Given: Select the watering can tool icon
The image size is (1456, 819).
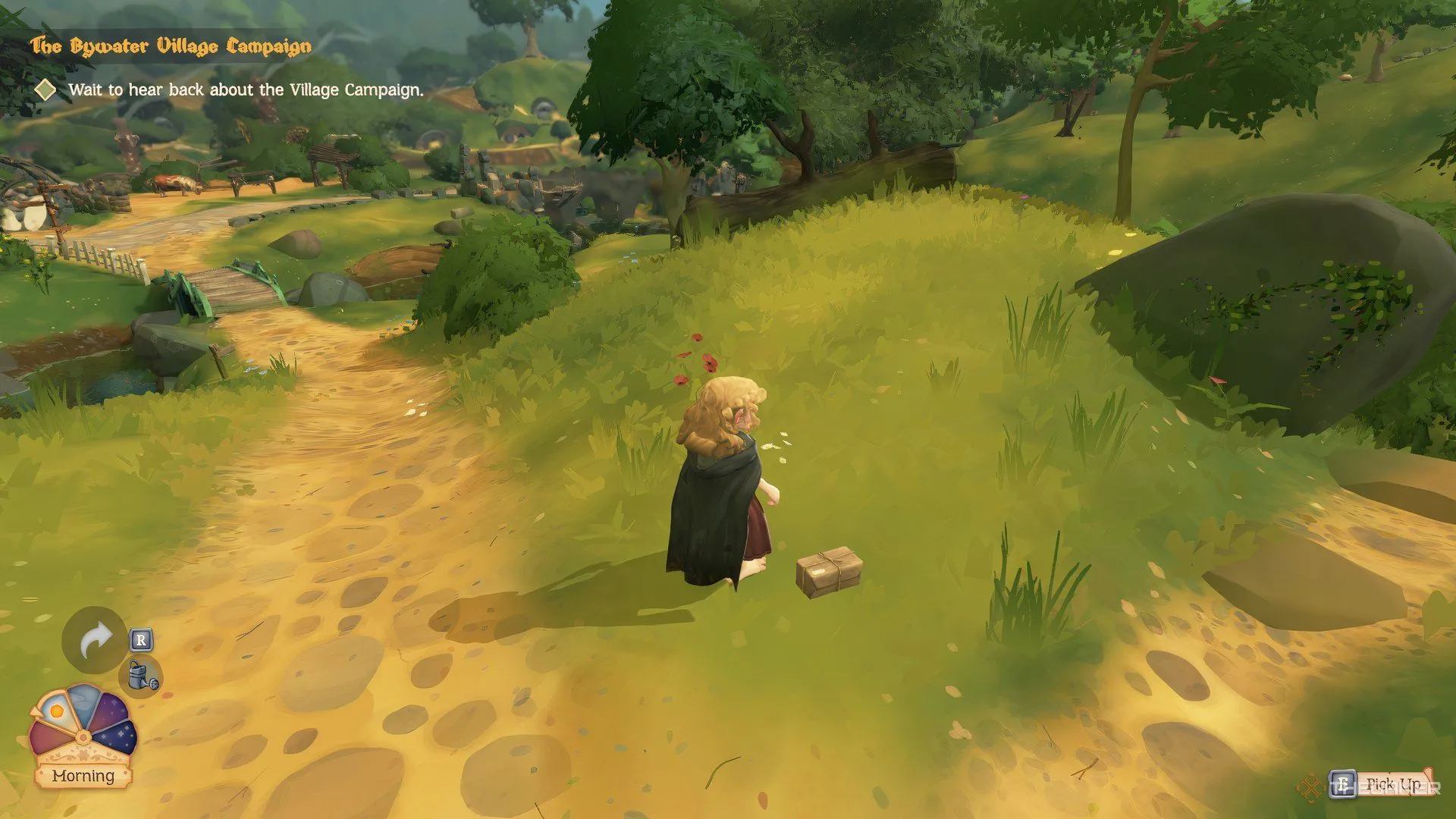Looking at the screenshot, I should [x=142, y=675].
